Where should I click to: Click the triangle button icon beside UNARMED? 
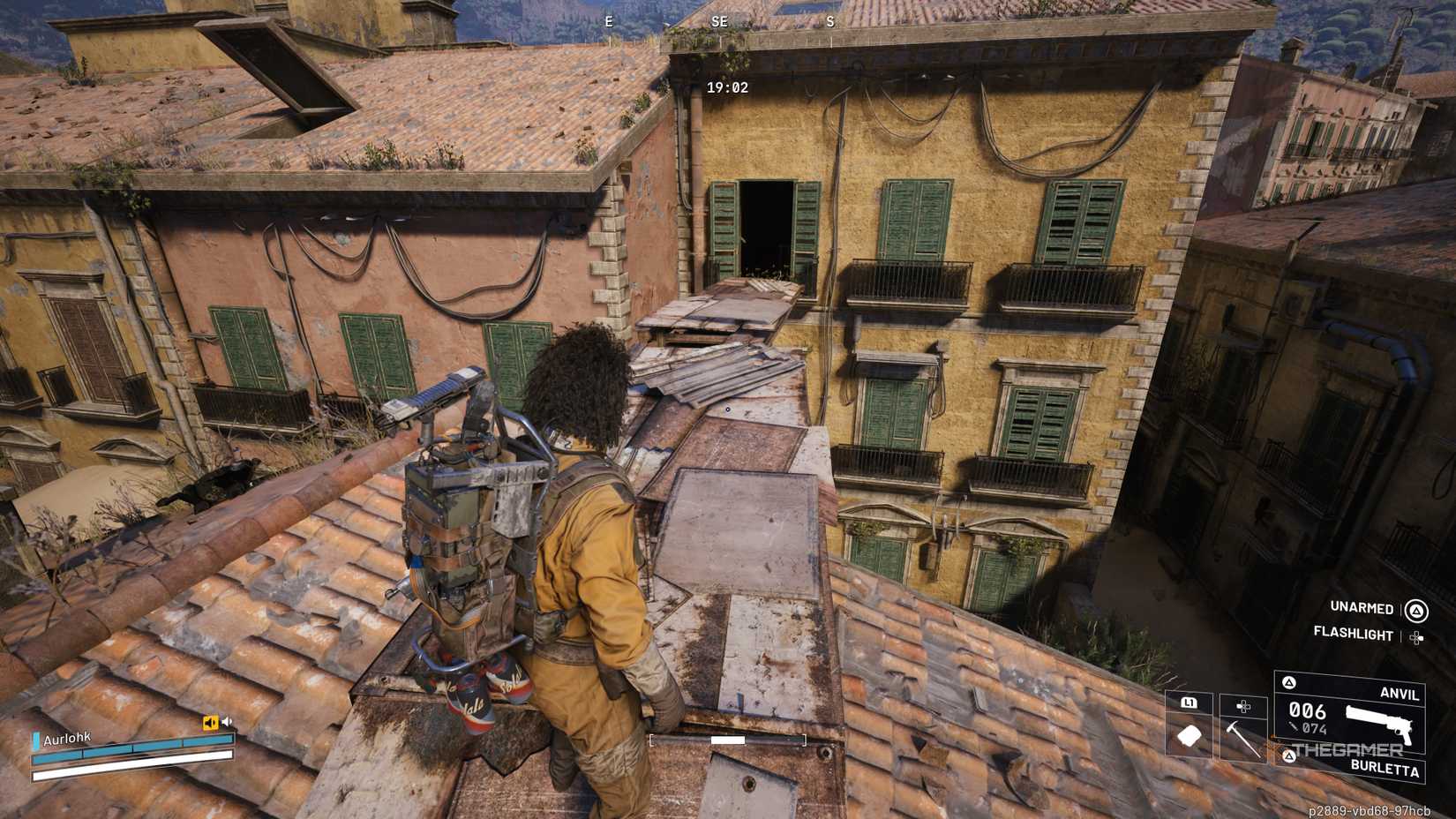click(1415, 611)
